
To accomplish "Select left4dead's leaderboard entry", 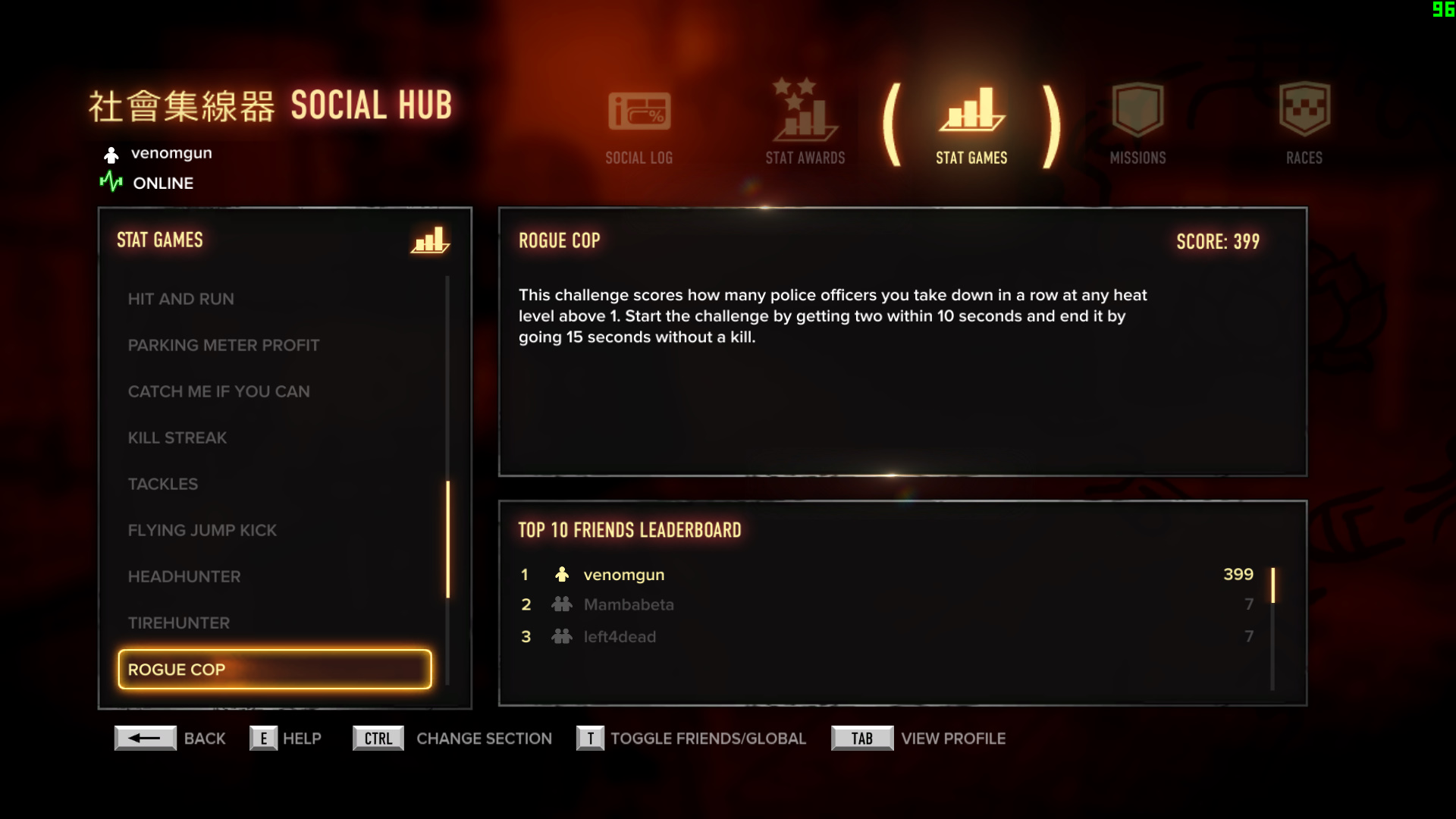I will click(886, 637).
